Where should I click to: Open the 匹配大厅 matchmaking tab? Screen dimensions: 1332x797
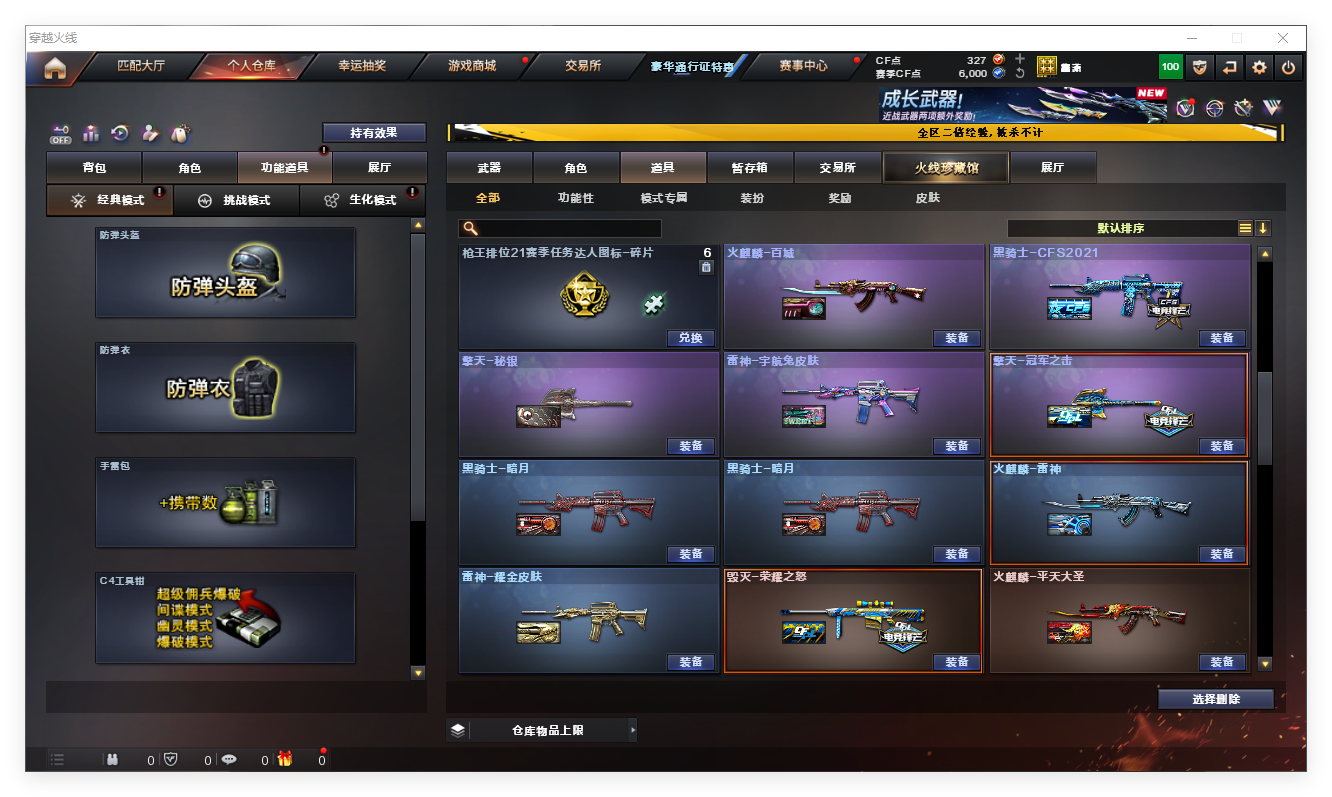point(141,66)
